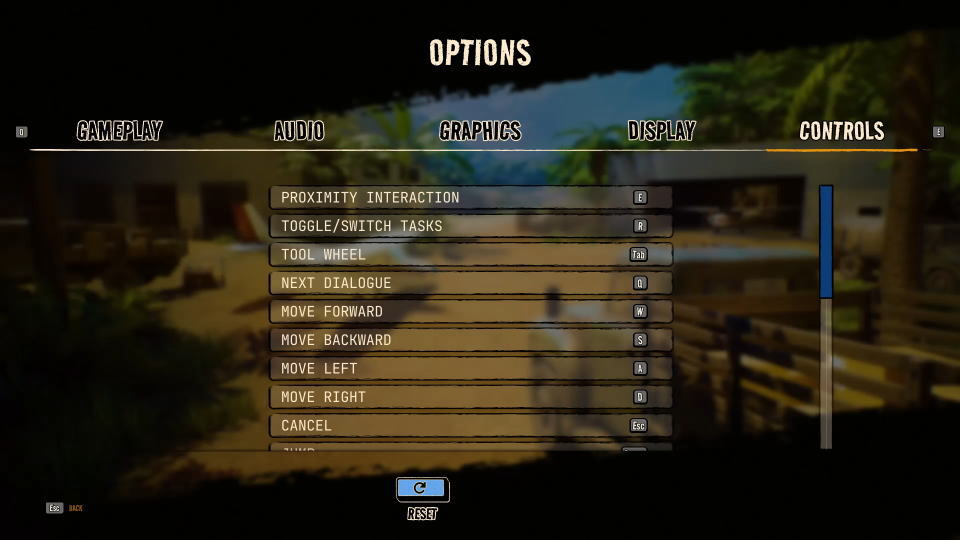960x540 pixels.
Task: Click the Move Right binding row
Action: (x=470, y=397)
